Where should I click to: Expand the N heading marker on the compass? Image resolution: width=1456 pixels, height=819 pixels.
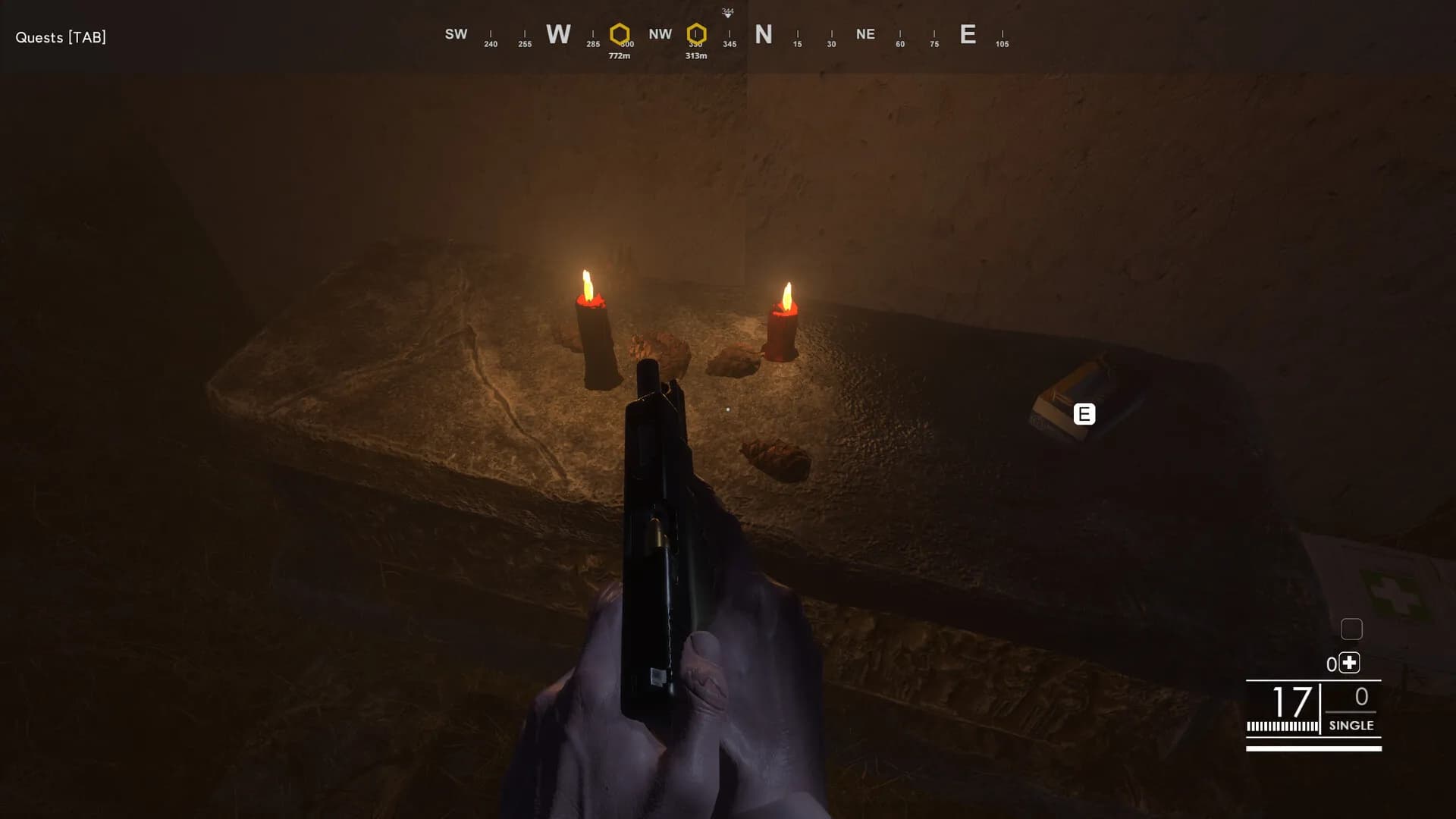[x=764, y=34]
